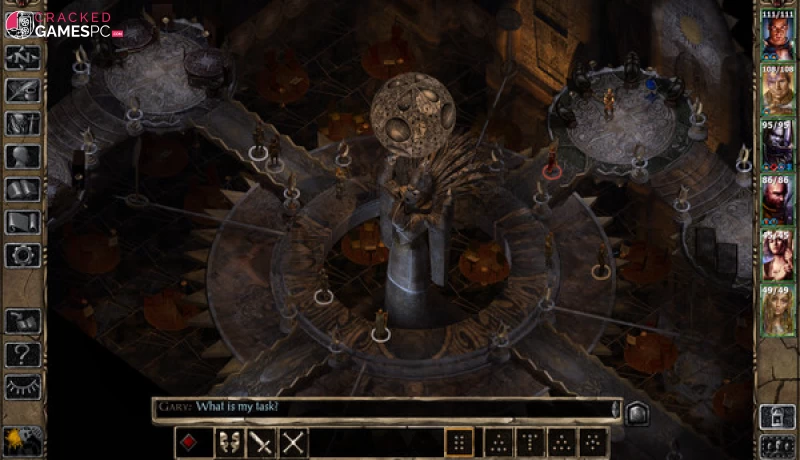
Task: Open the journal using the quill icon
Action: 22,90
